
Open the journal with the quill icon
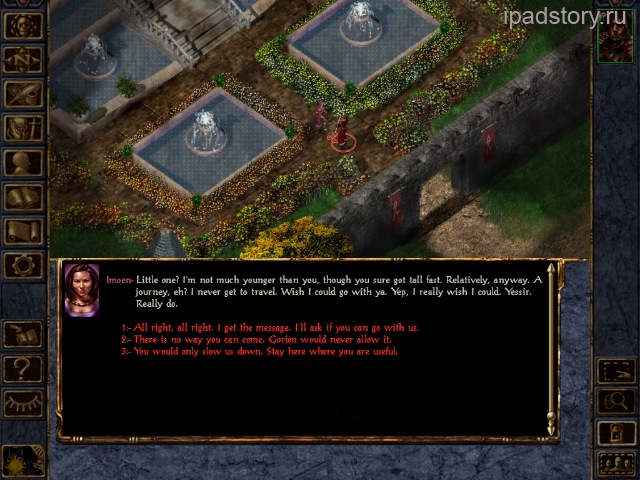point(23,94)
